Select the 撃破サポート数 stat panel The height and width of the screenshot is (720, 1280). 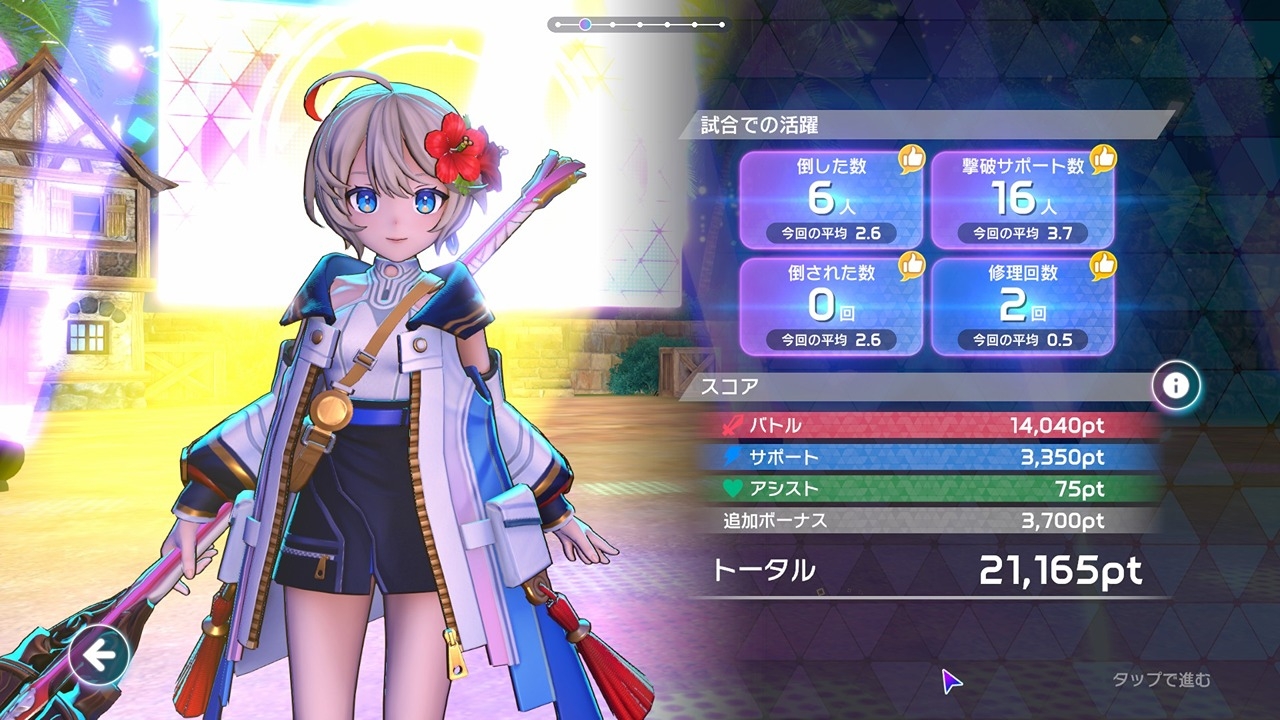pos(1023,200)
